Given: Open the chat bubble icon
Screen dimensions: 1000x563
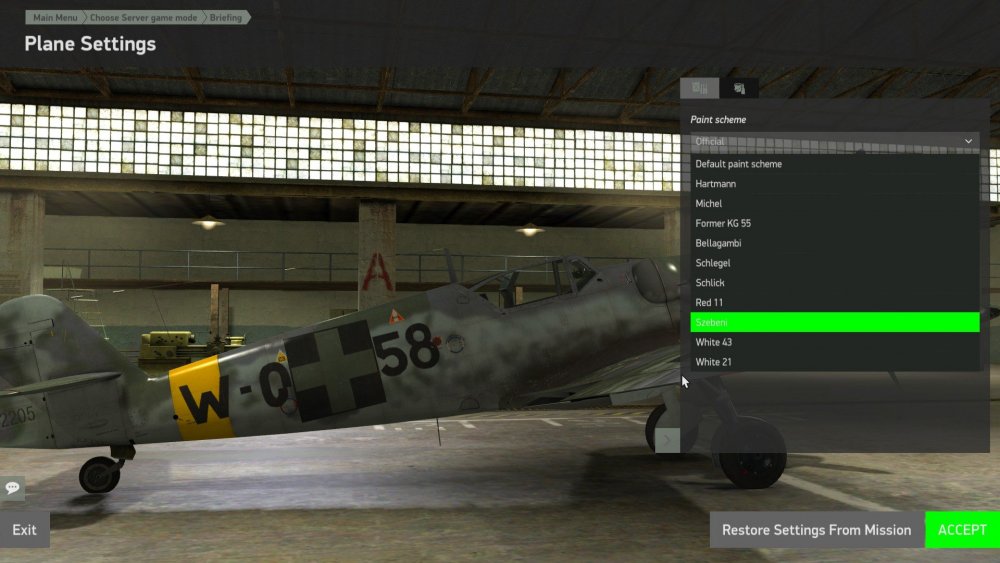Looking at the screenshot, I should 13,488.
